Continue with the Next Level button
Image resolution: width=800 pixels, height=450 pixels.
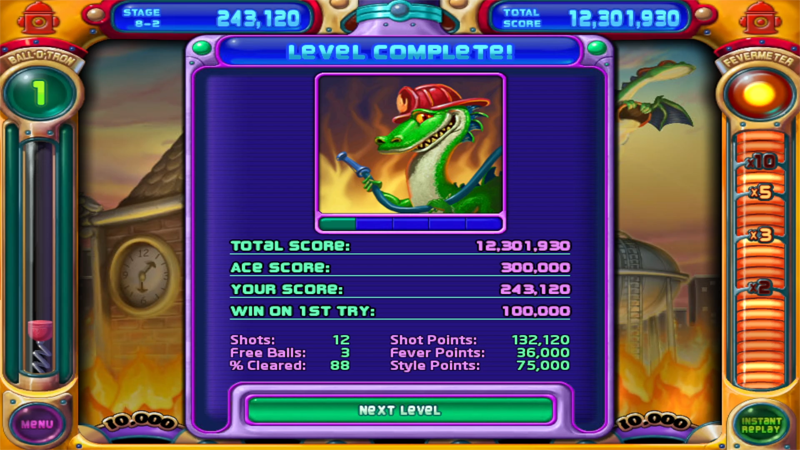pos(399,410)
